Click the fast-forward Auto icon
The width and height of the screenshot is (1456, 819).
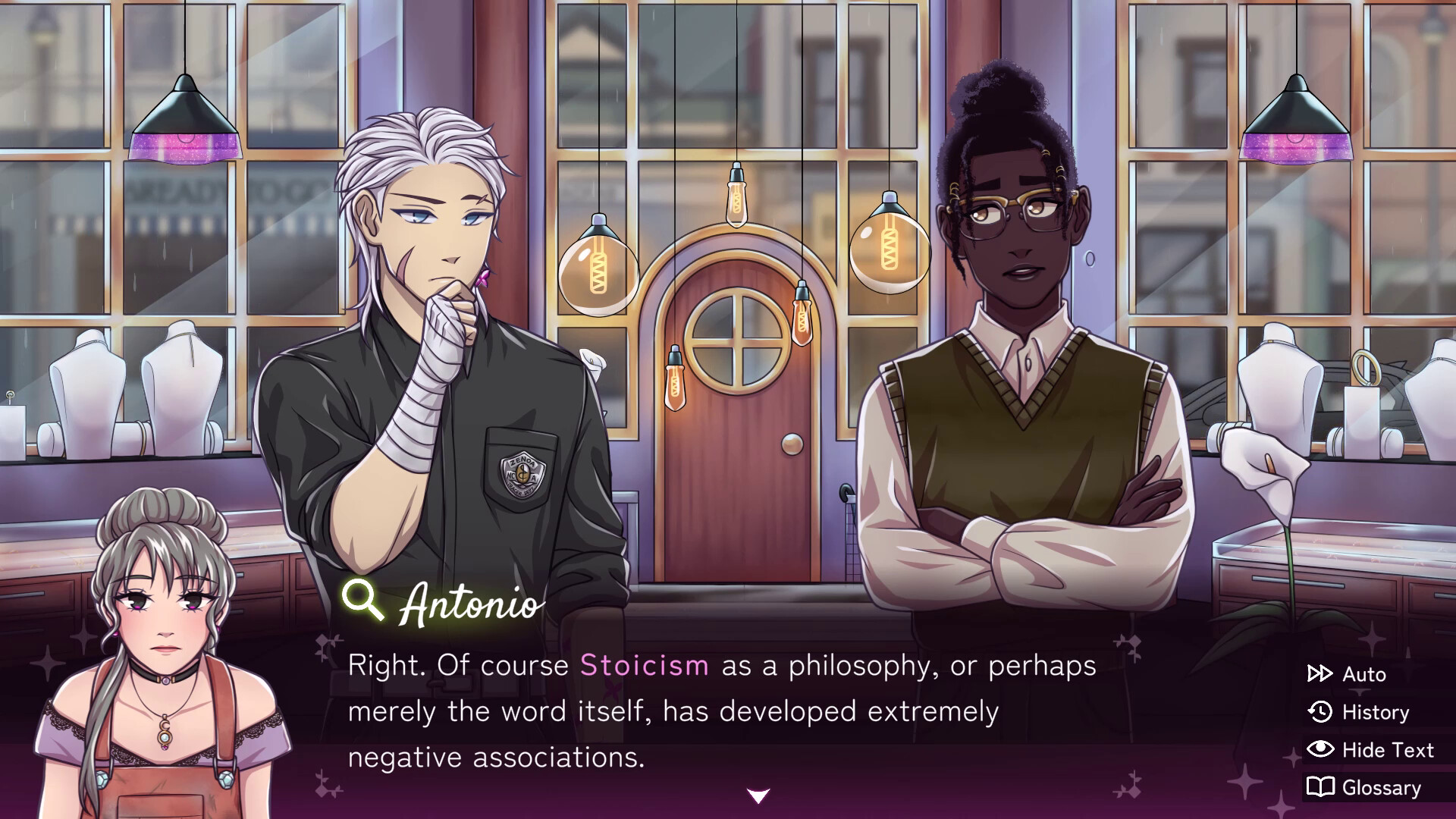pyautogui.click(x=1321, y=673)
